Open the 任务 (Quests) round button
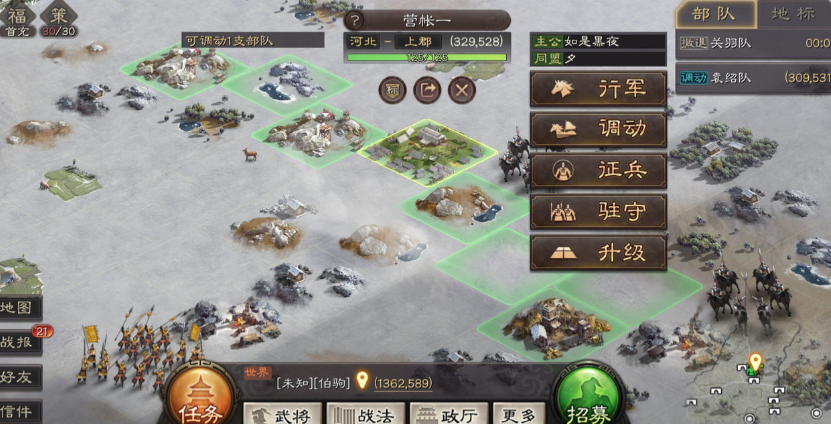Screen dimensions: 831x424 (200, 396)
